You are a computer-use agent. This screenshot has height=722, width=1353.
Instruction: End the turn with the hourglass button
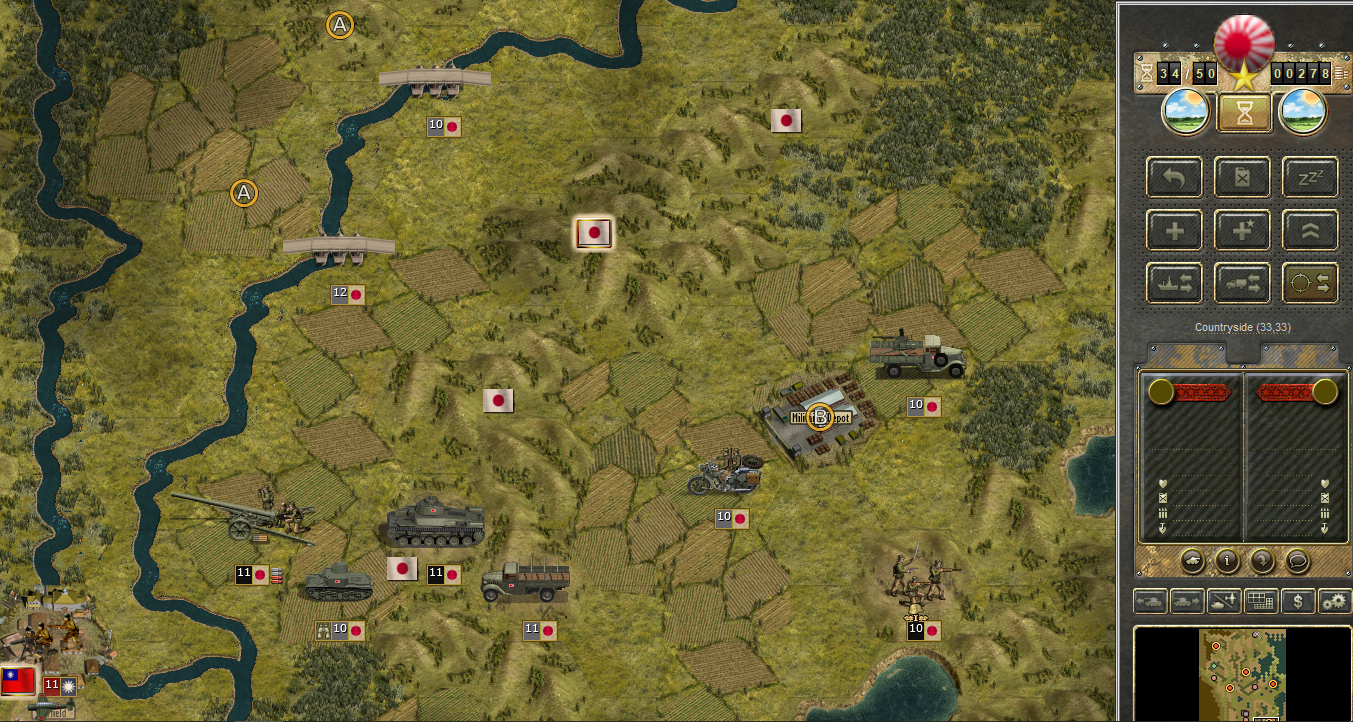(x=1244, y=113)
